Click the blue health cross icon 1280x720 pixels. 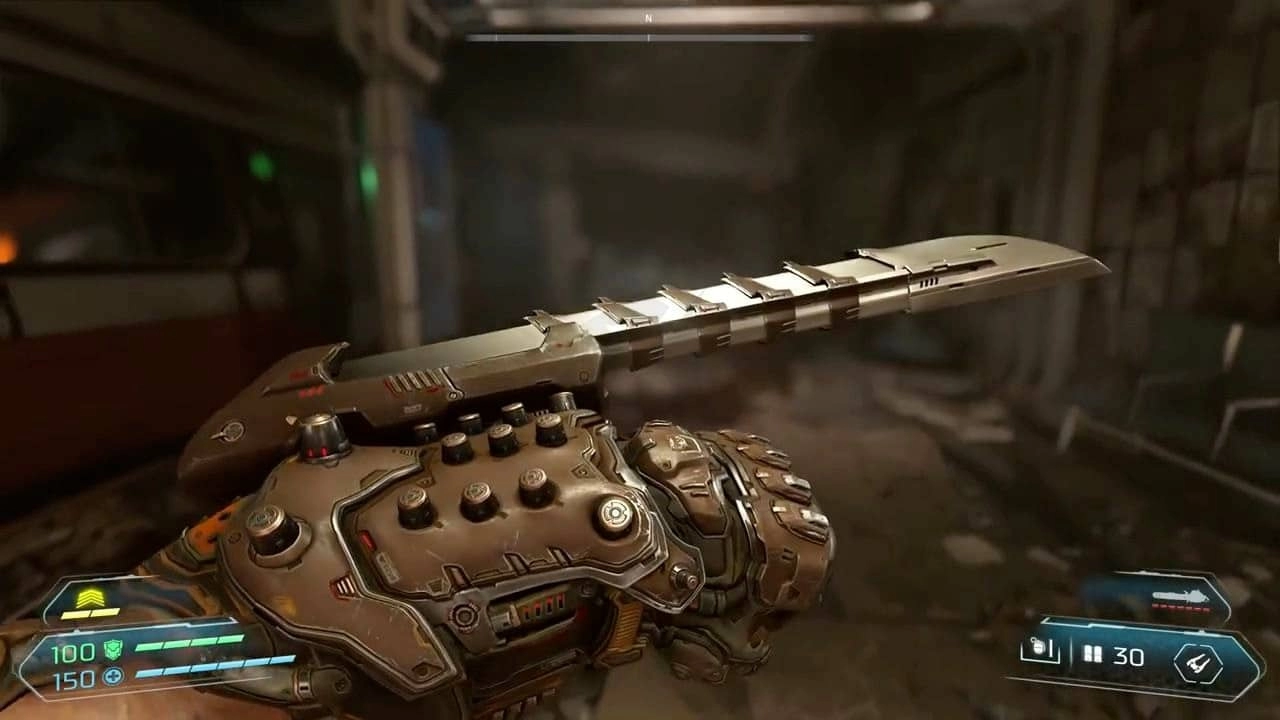pyautogui.click(x=113, y=678)
